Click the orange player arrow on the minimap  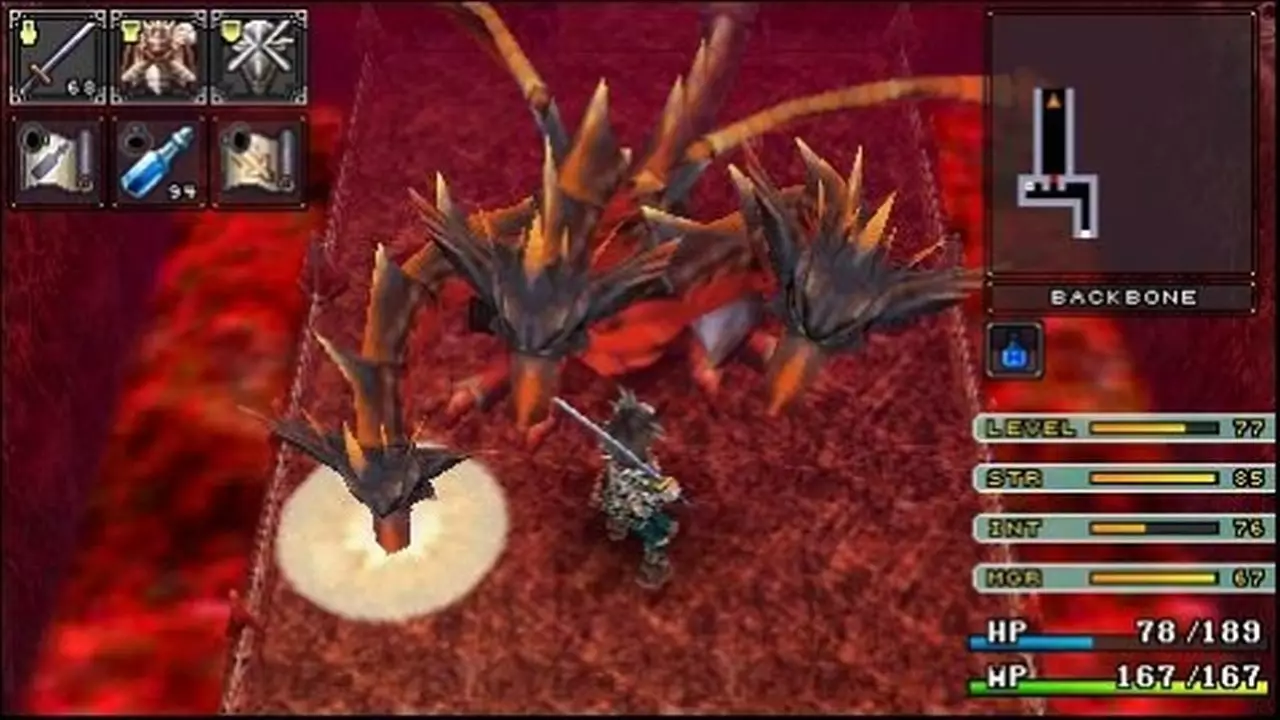pyautogui.click(x=1054, y=100)
